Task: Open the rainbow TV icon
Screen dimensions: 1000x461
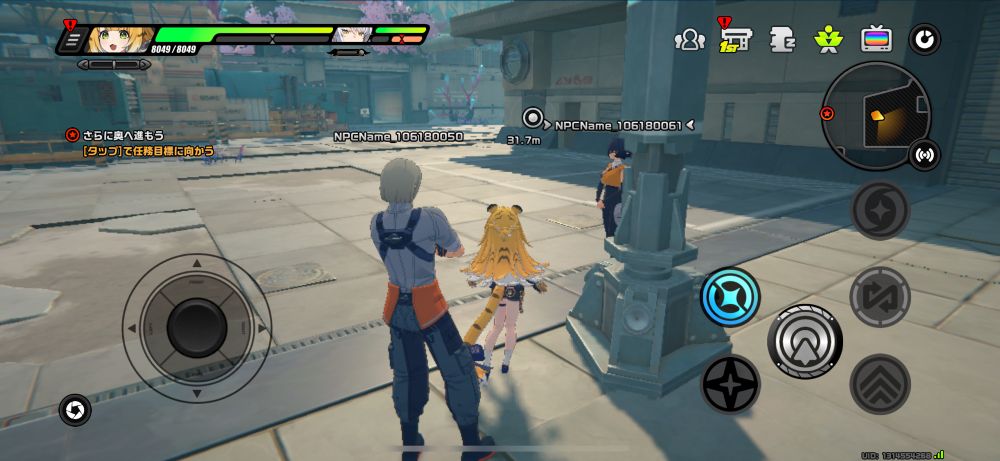Action: tap(875, 40)
